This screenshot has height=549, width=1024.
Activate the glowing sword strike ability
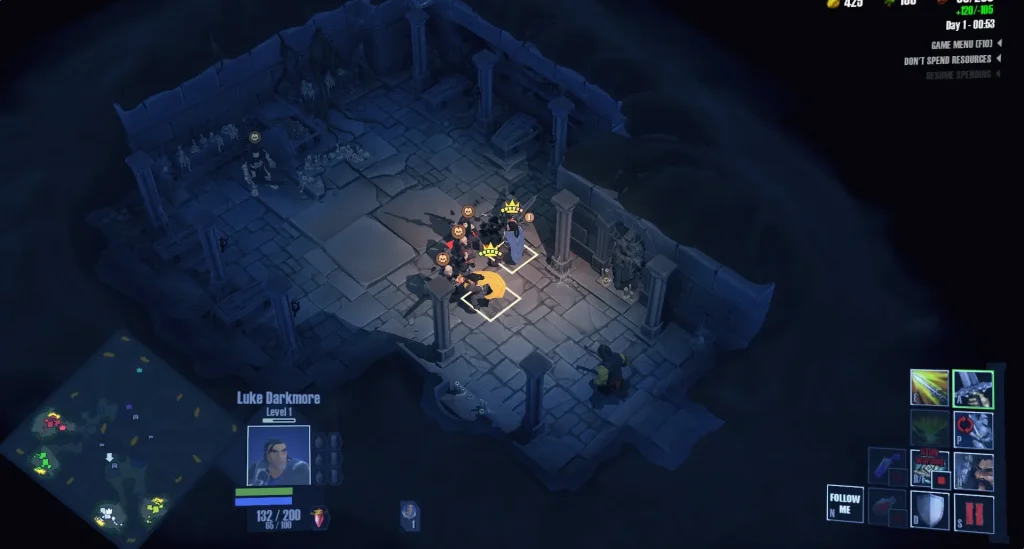tap(929, 388)
